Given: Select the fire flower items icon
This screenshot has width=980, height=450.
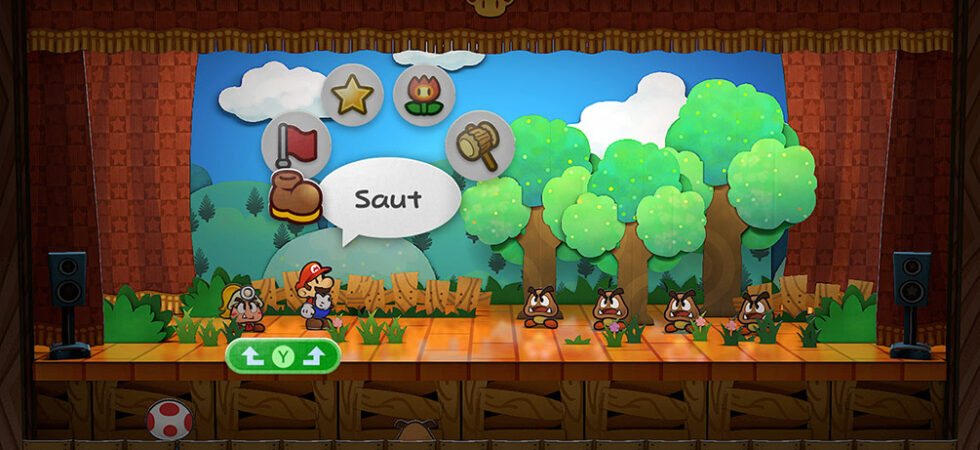Looking at the screenshot, I should (424, 95).
